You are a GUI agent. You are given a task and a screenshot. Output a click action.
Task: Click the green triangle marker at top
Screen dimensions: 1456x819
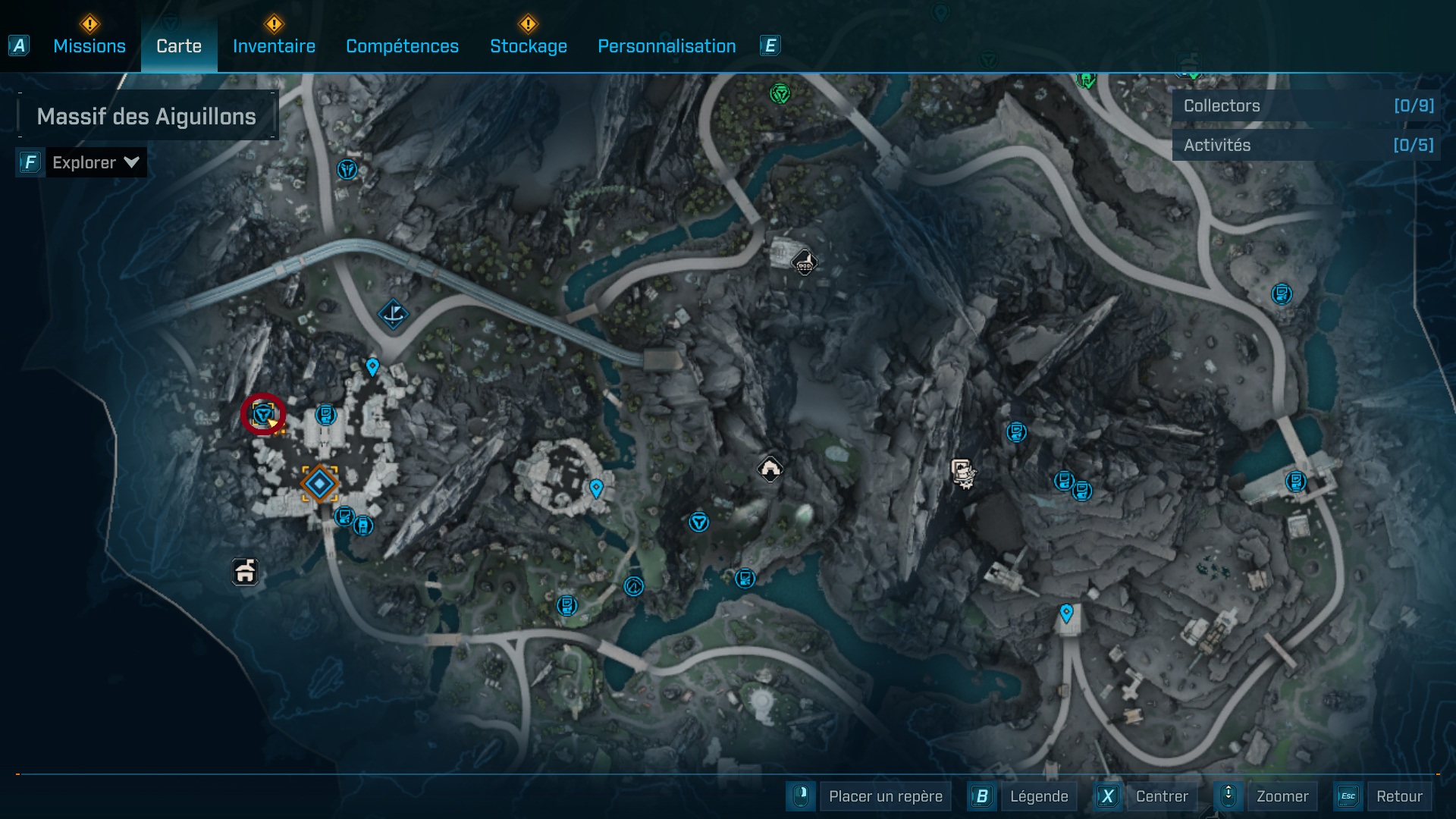tap(780, 94)
